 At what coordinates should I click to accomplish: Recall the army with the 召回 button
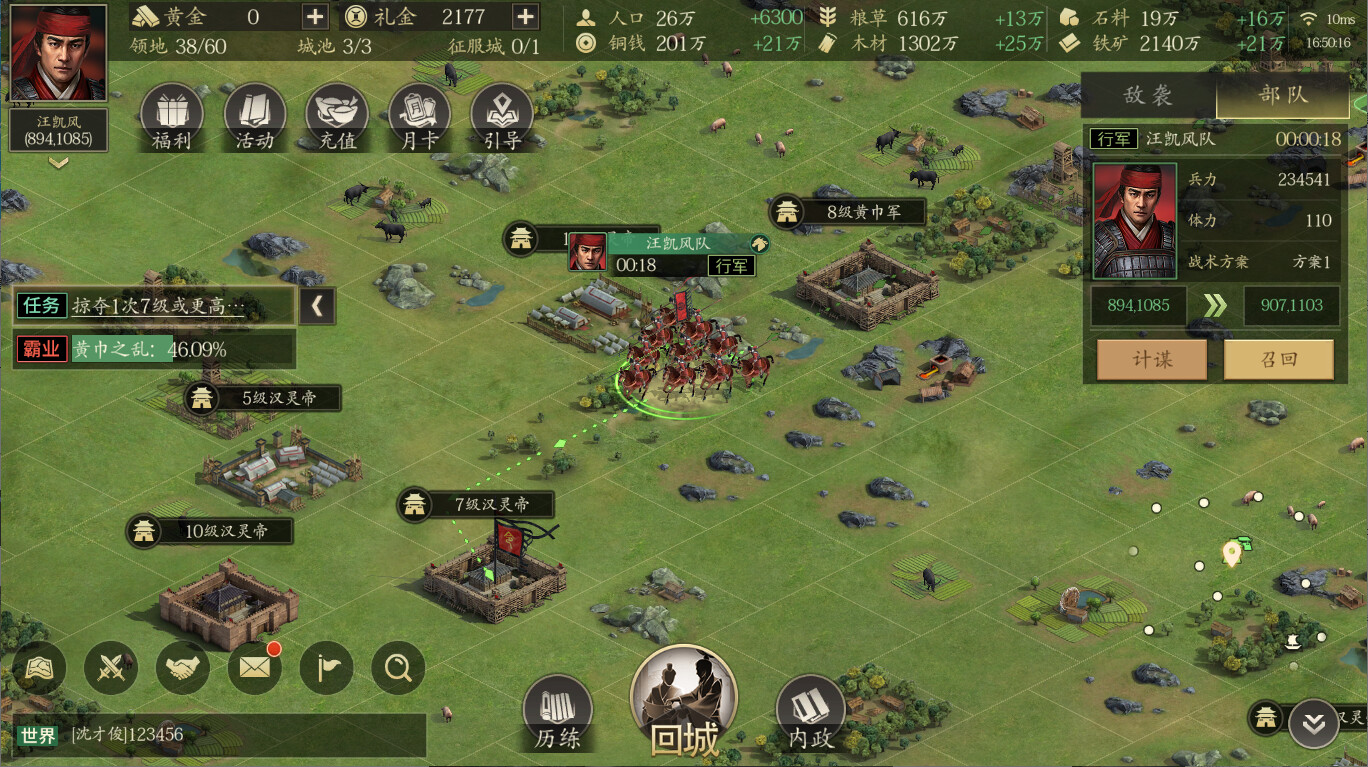[1280, 358]
